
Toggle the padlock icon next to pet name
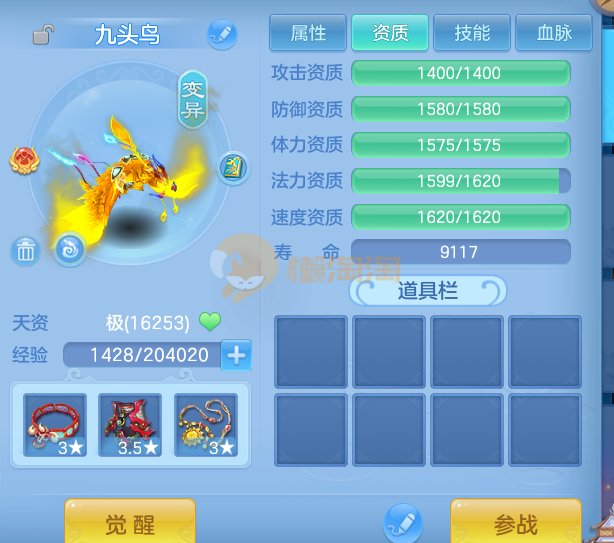point(43,36)
